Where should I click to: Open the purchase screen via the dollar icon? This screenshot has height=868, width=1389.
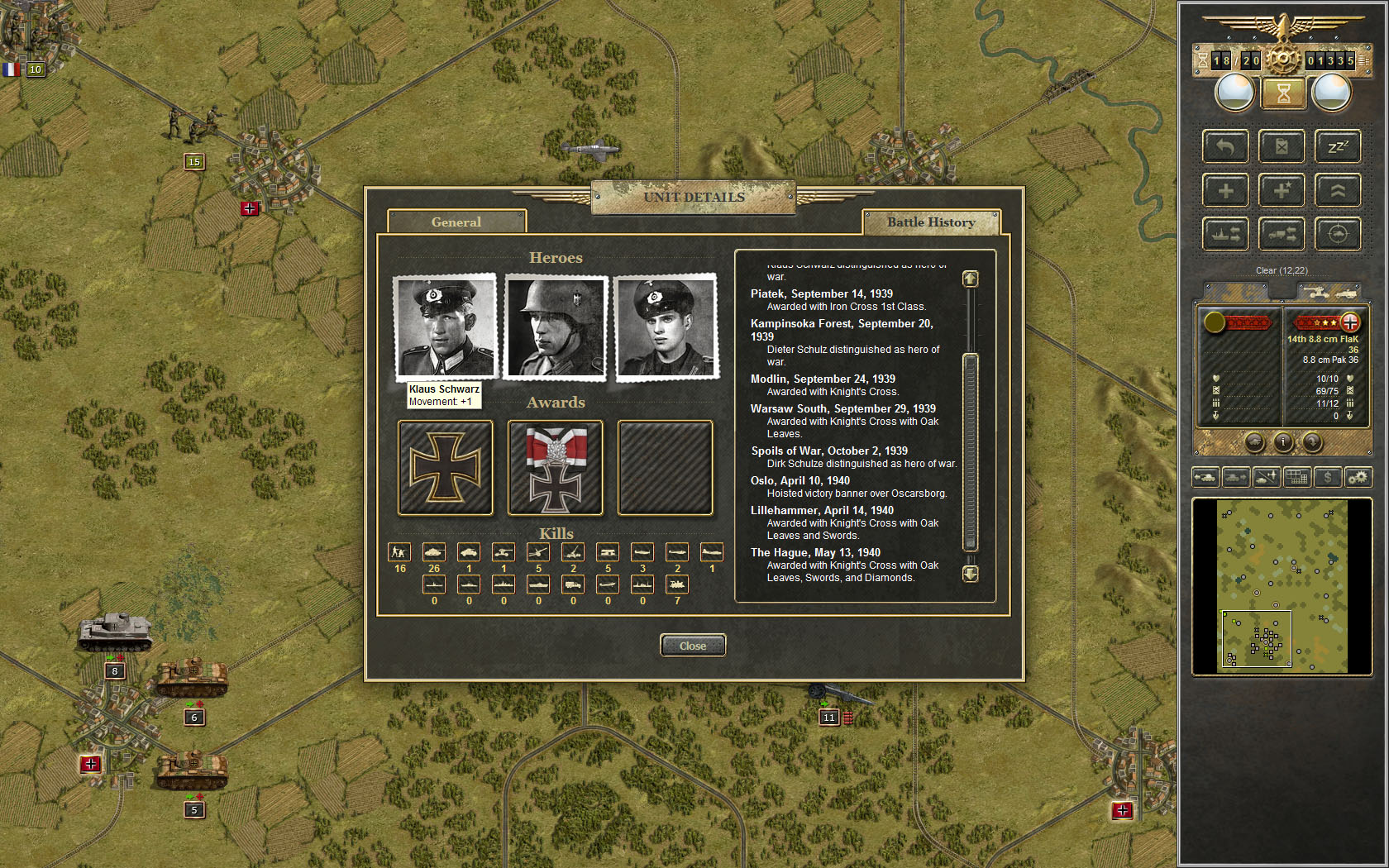1327,477
